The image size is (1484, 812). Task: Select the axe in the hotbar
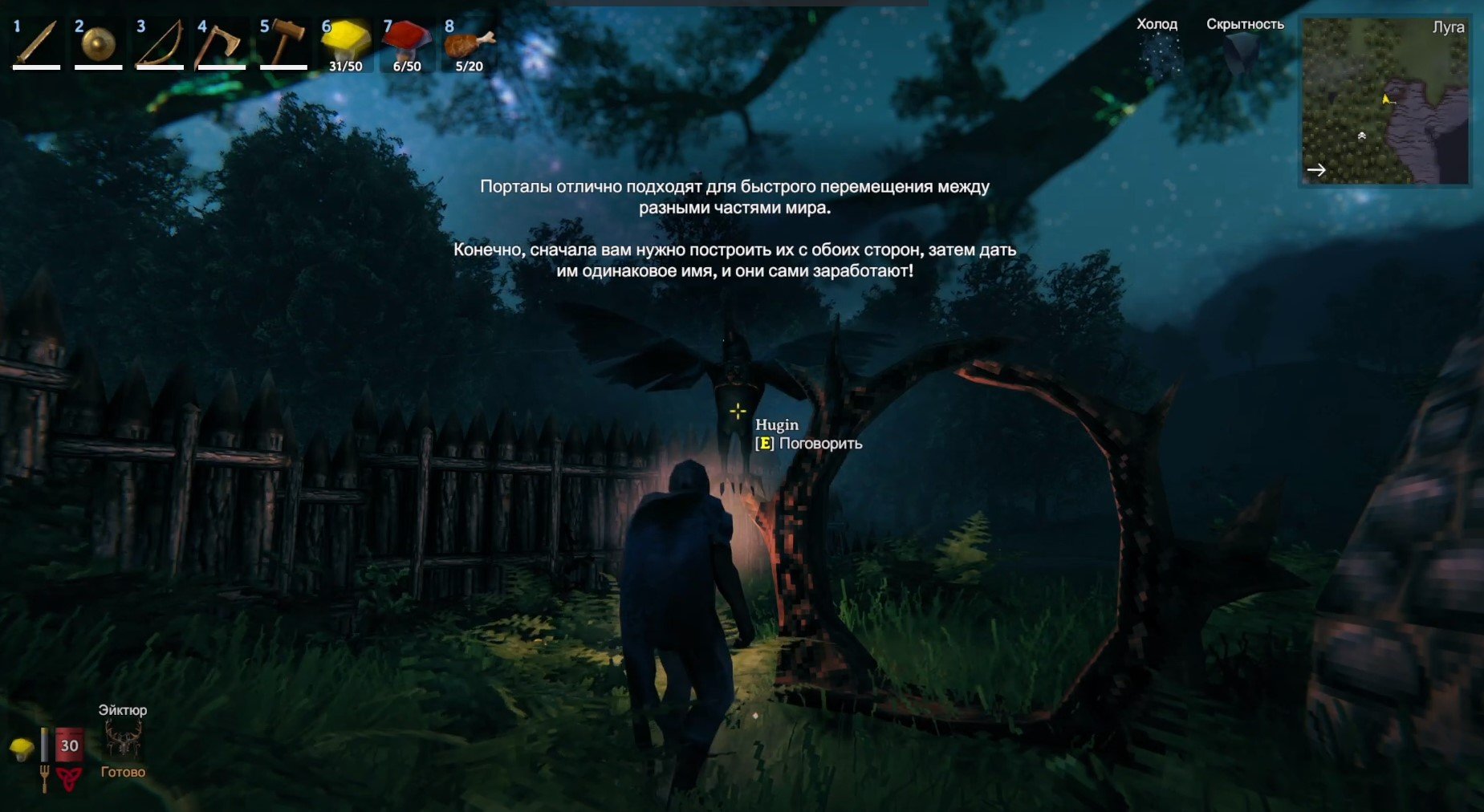[x=222, y=43]
